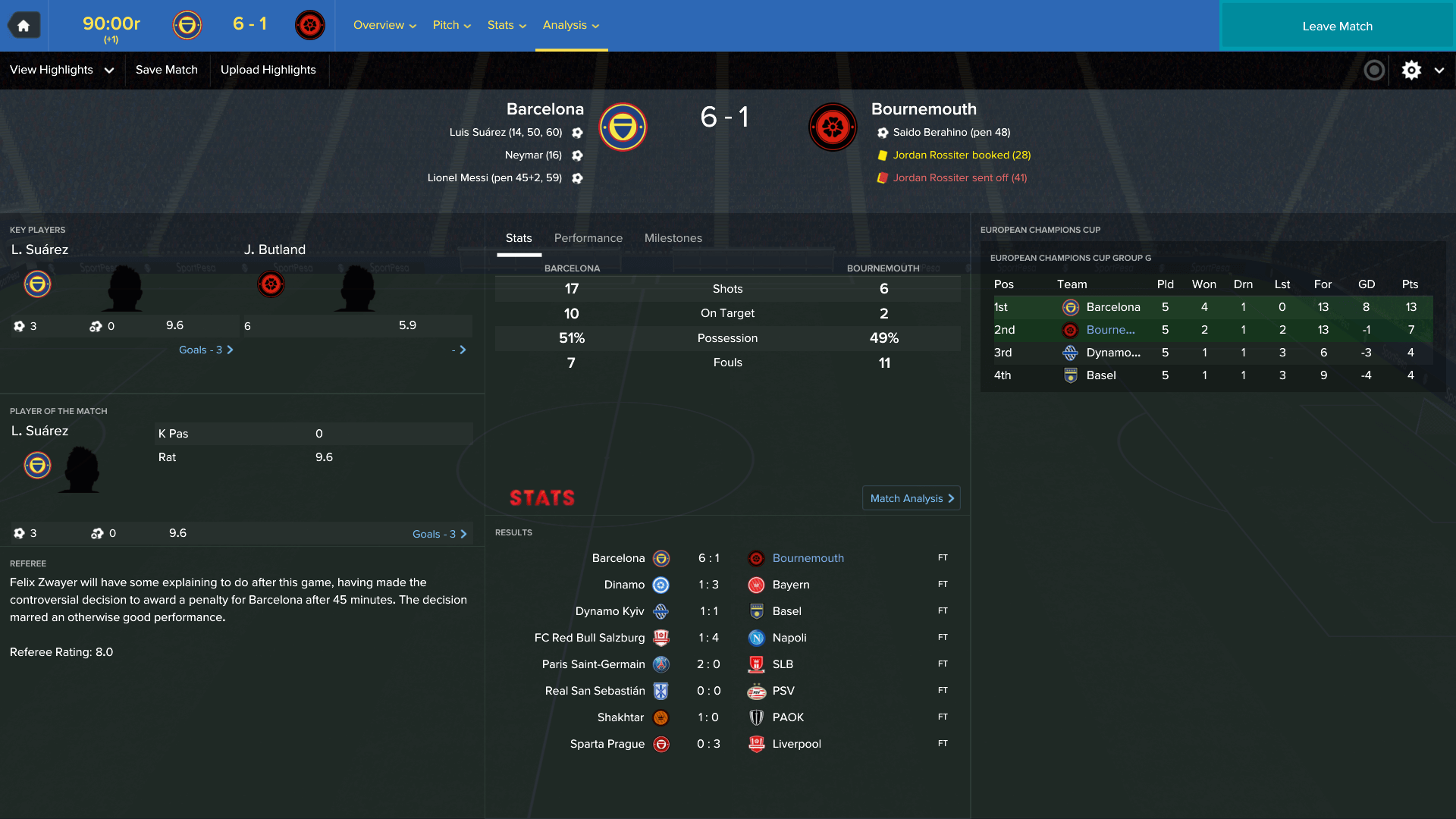This screenshot has width=1456, height=819.
Task: Click the Leave Match button
Action: click(1337, 27)
